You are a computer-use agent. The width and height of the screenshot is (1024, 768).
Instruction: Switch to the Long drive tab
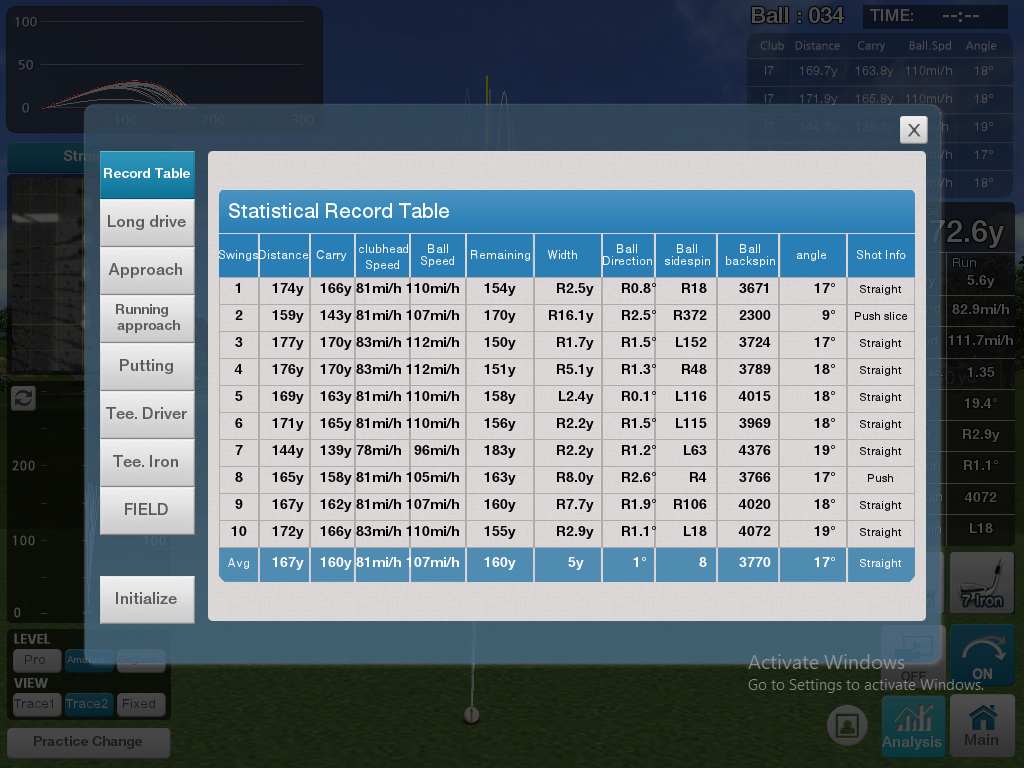pos(147,222)
